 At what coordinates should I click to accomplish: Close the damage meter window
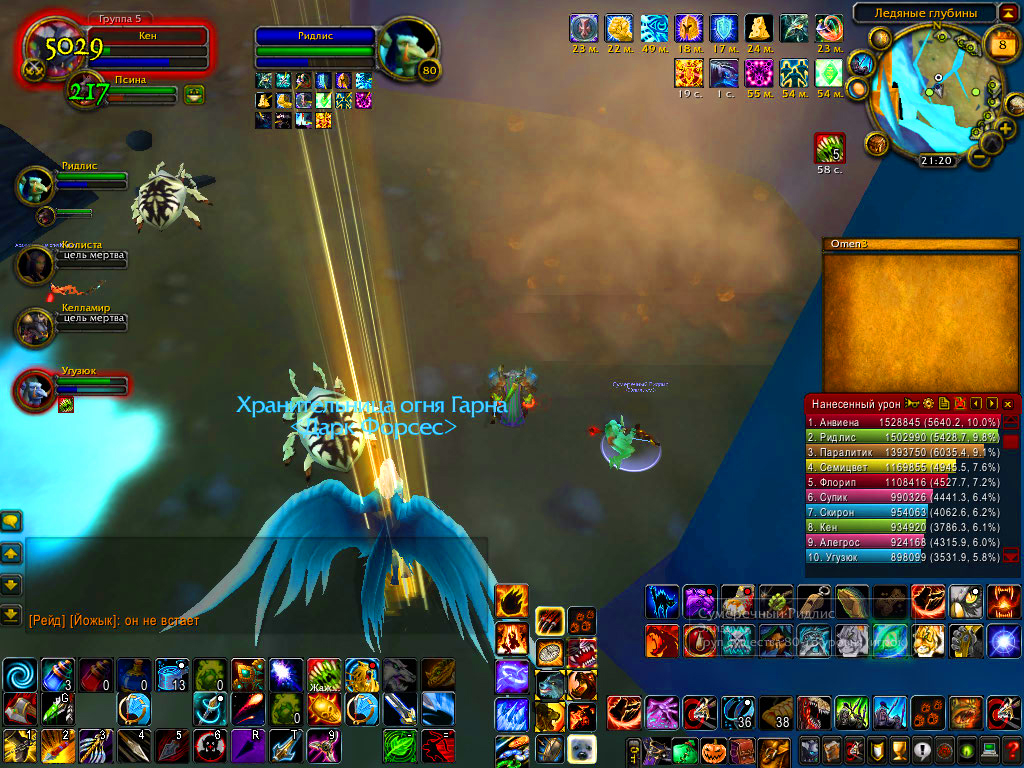[x=1007, y=403]
